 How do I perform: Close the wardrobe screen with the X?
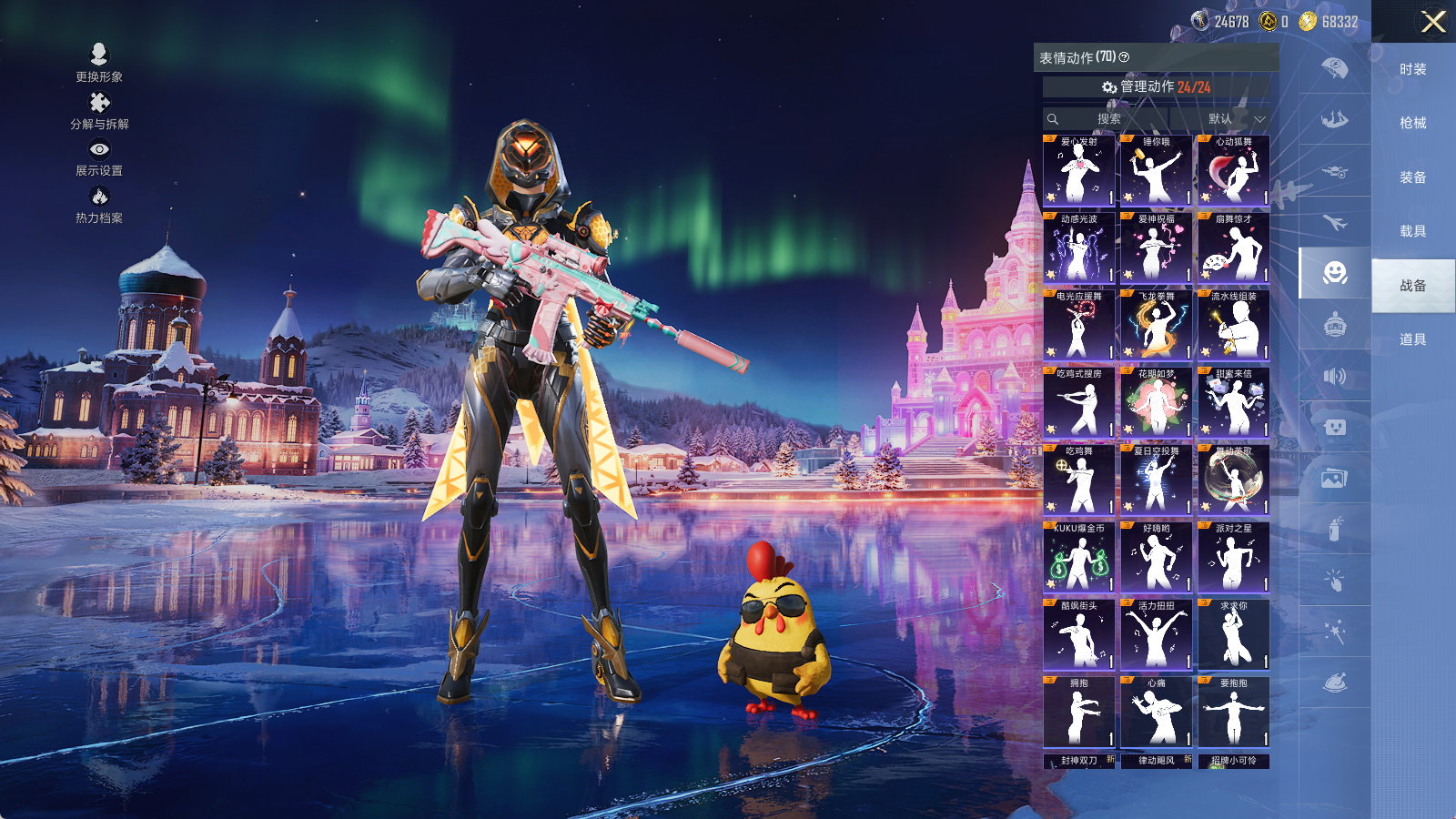coord(1433,22)
